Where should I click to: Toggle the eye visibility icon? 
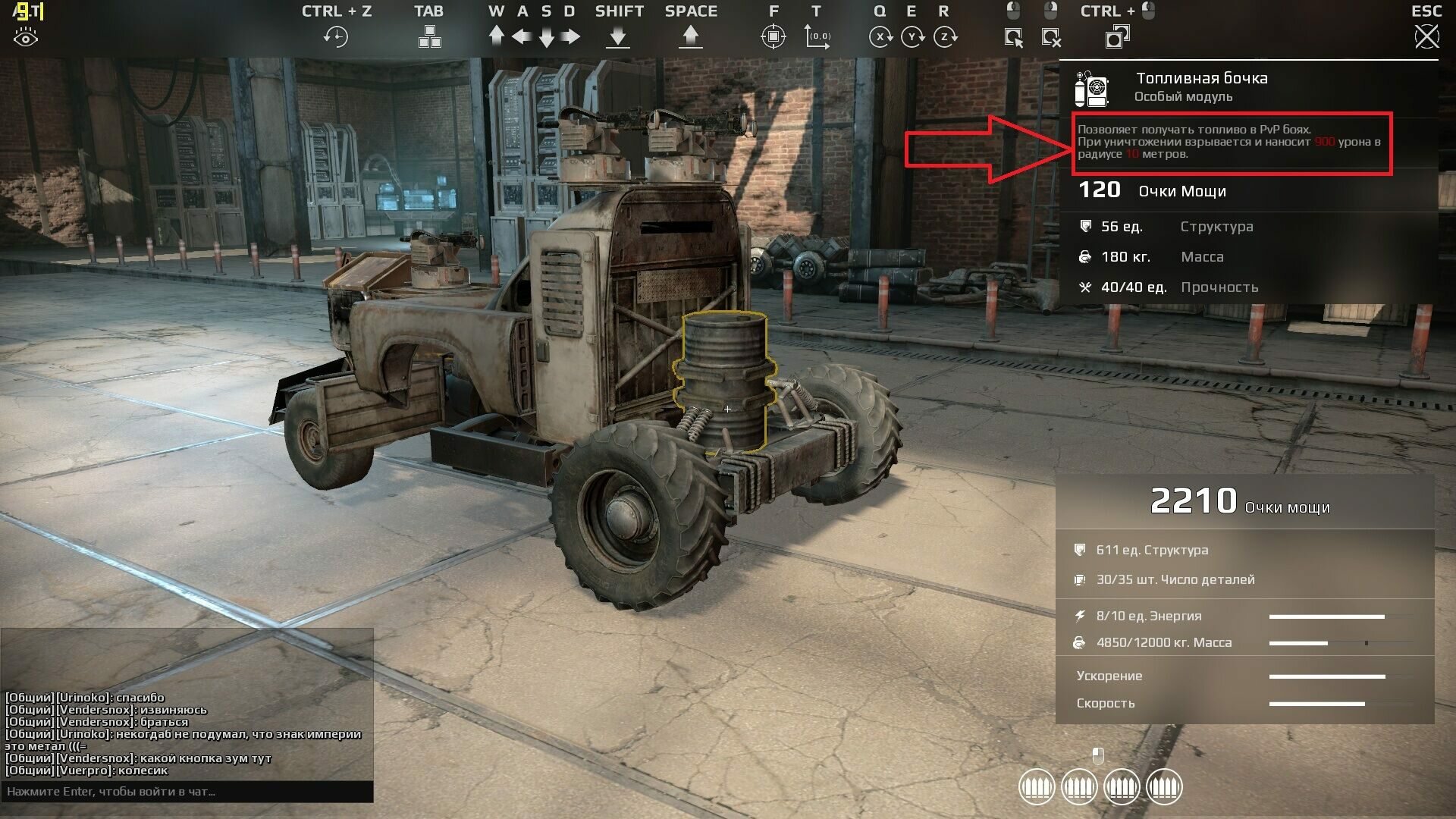coord(26,37)
